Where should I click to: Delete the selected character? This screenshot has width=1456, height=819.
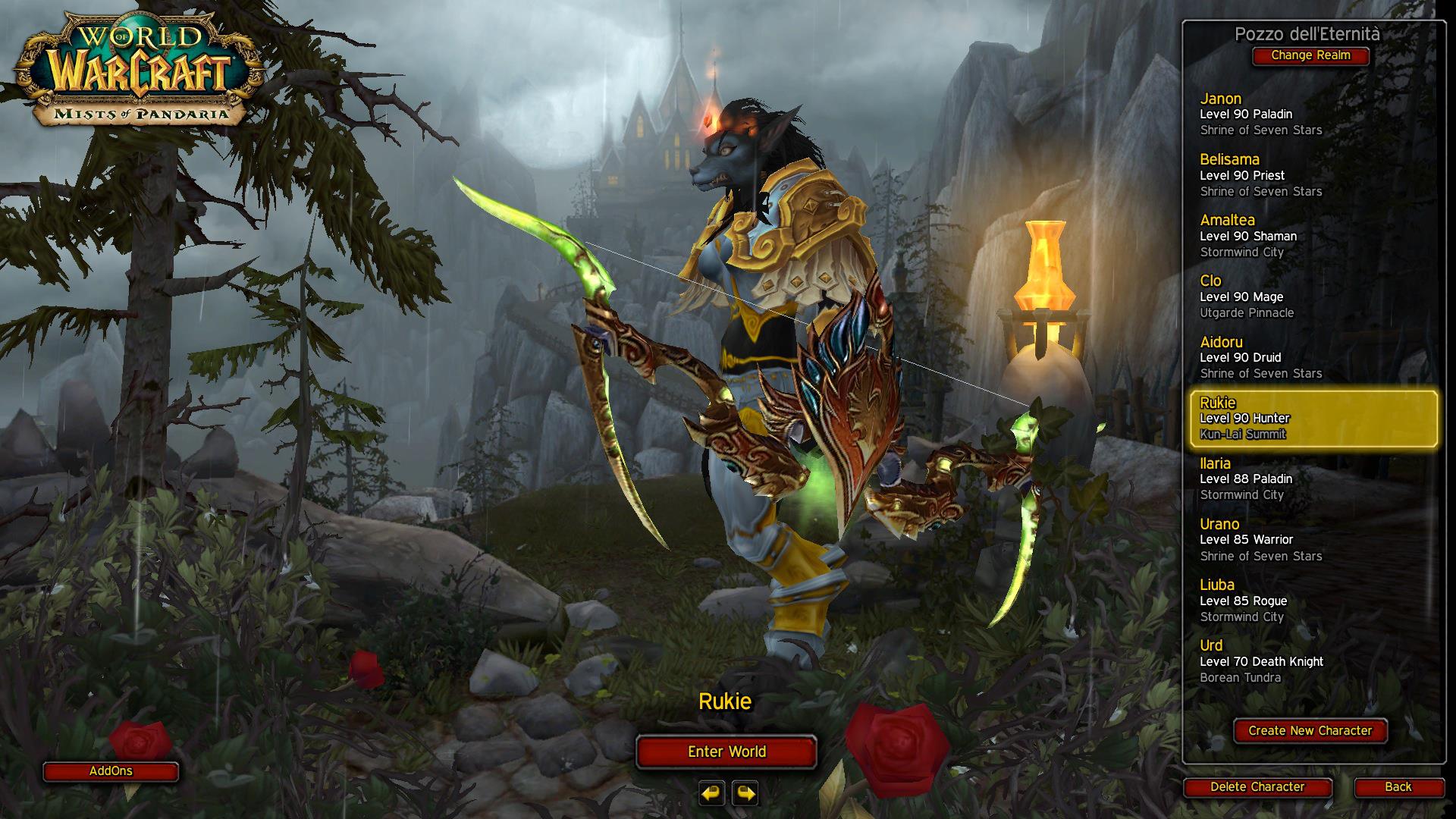click(1257, 787)
